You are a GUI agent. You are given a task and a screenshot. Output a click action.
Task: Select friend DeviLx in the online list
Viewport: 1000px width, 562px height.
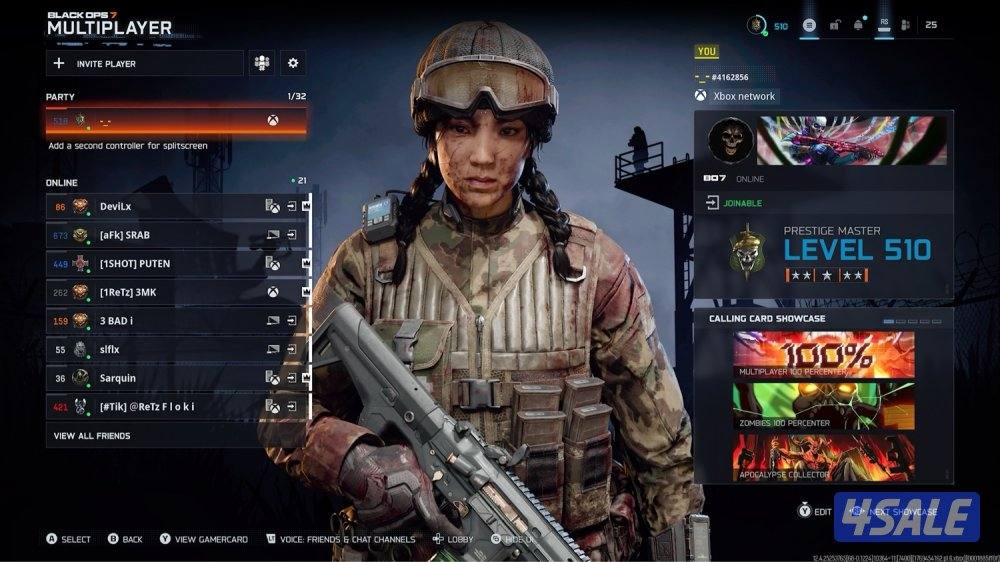(x=160, y=206)
